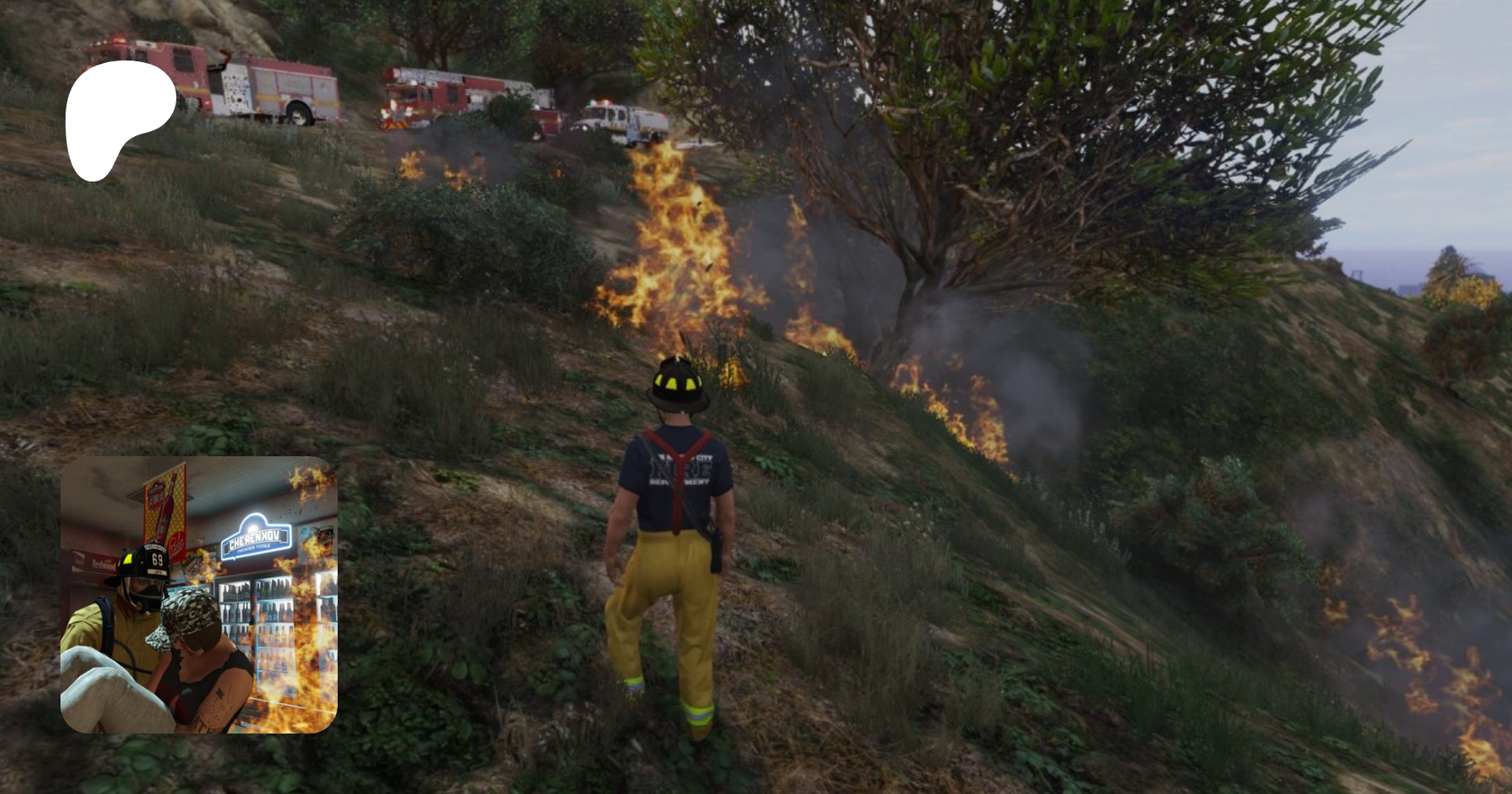Open the firefighter store-fire avatar thumbnail
The image size is (1512, 794).
pyautogui.click(x=199, y=595)
